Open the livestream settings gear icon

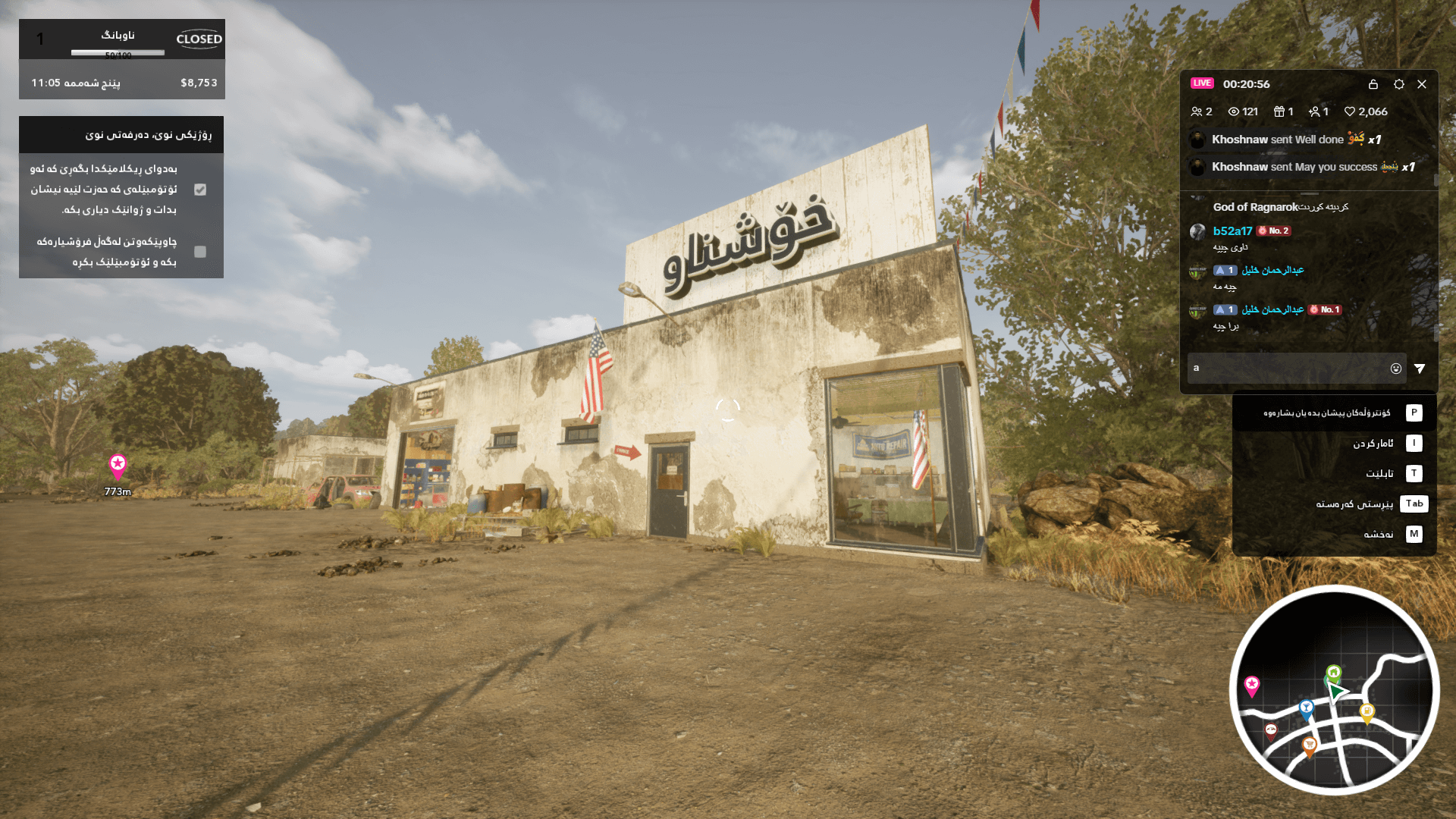tap(1398, 85)
